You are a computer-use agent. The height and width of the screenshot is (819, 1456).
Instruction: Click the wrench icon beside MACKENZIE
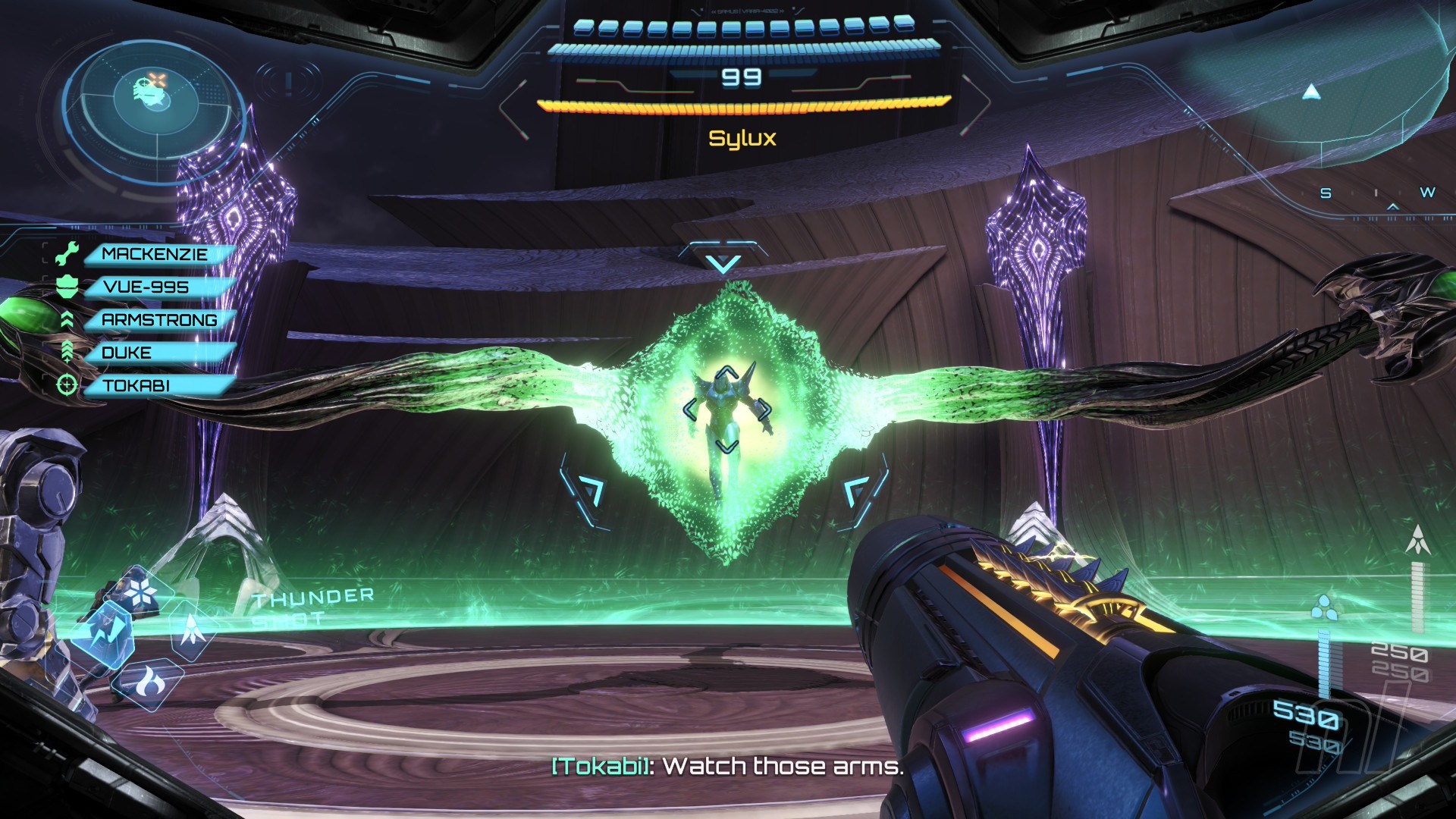coord(67,254)
